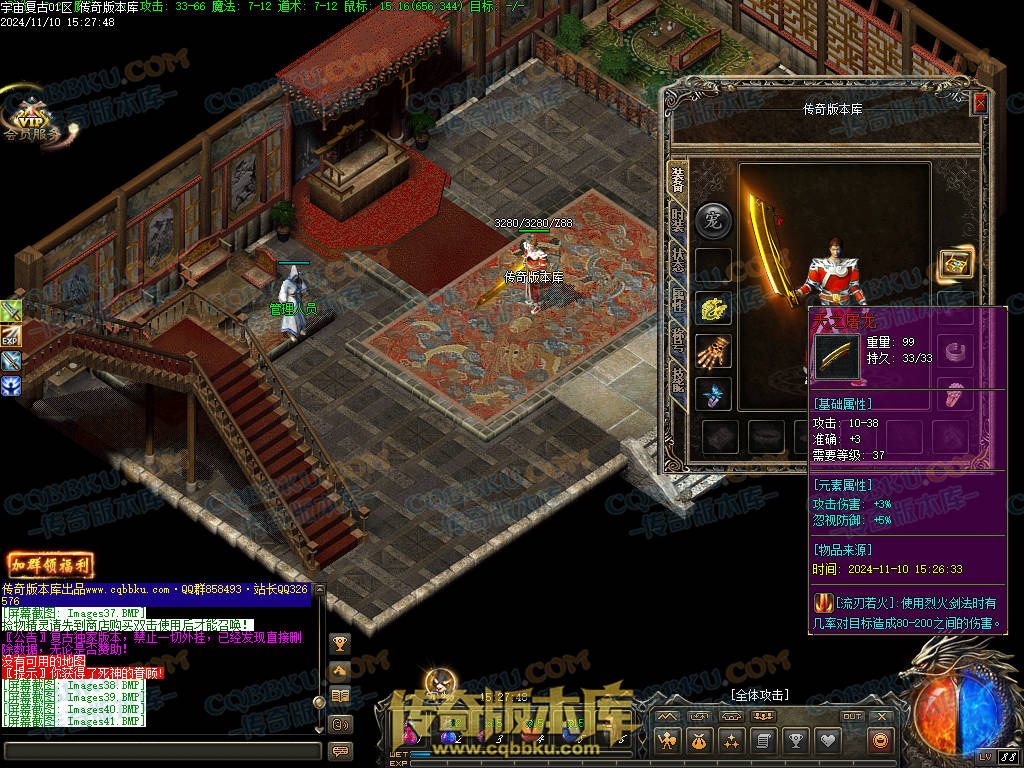Open the bag pouch icon in the bottom bar
Image resolution: width=1024 pixels, height=768 pixels.
[x=698, y=741]
